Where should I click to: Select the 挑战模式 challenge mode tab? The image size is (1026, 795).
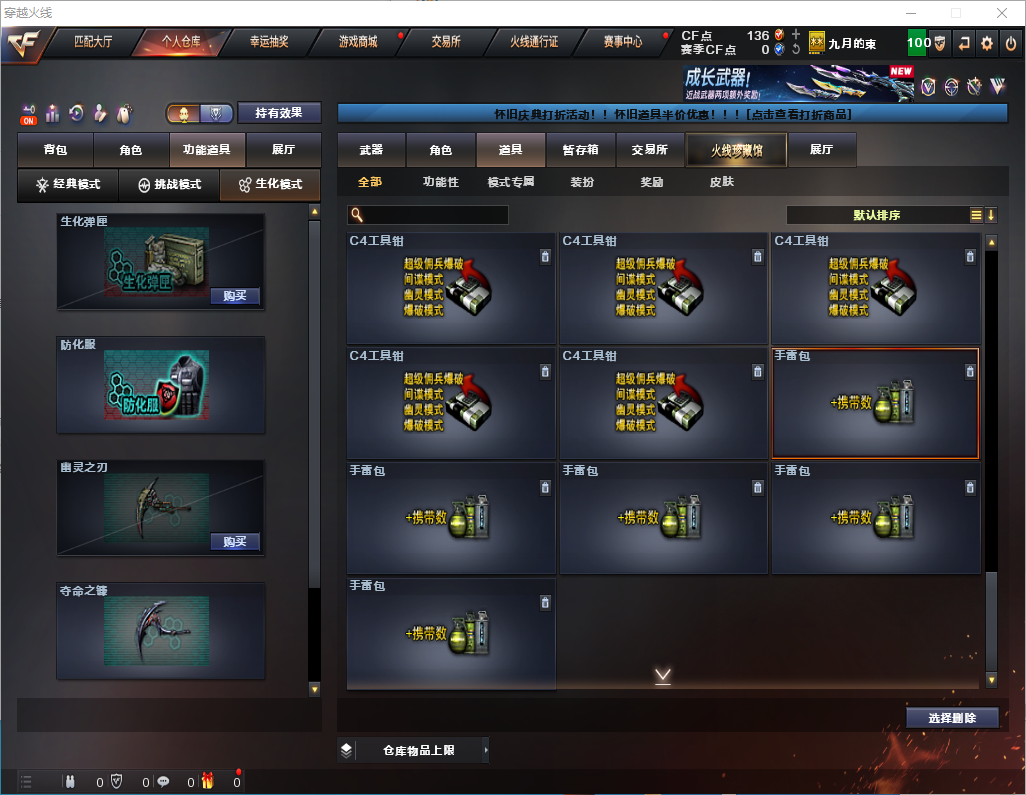169,185
